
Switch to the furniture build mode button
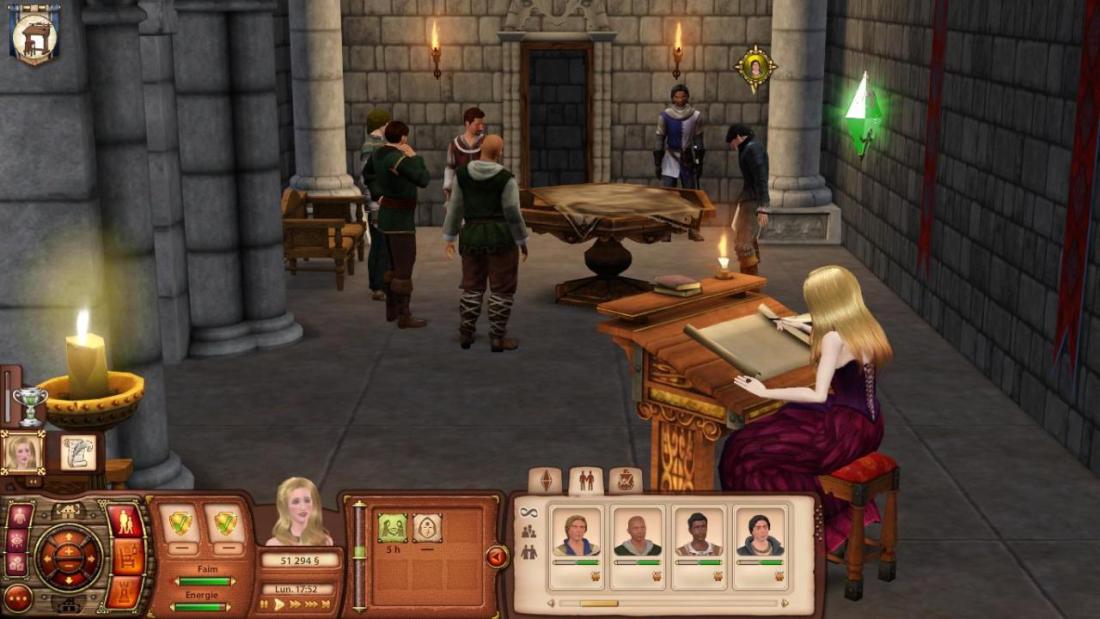pyautogui.click(x=125, y=556)
